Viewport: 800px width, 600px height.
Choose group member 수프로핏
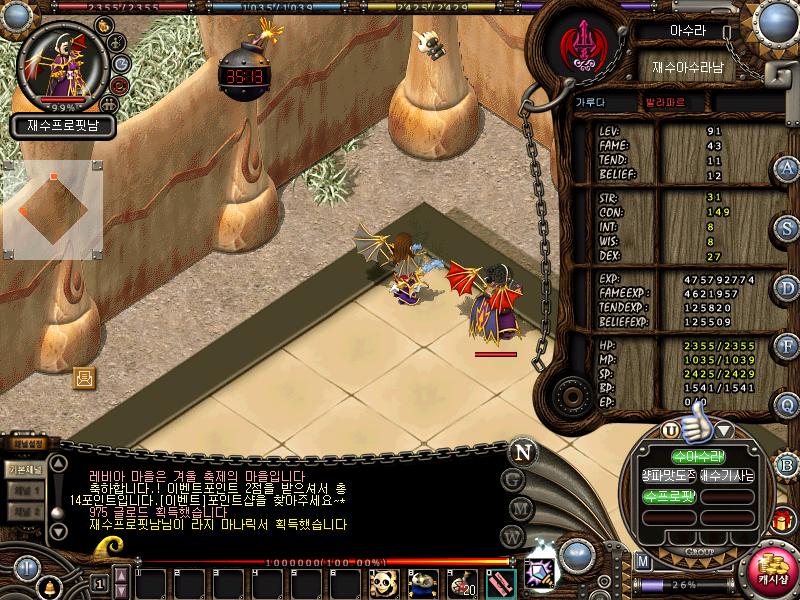pos(668,495)
